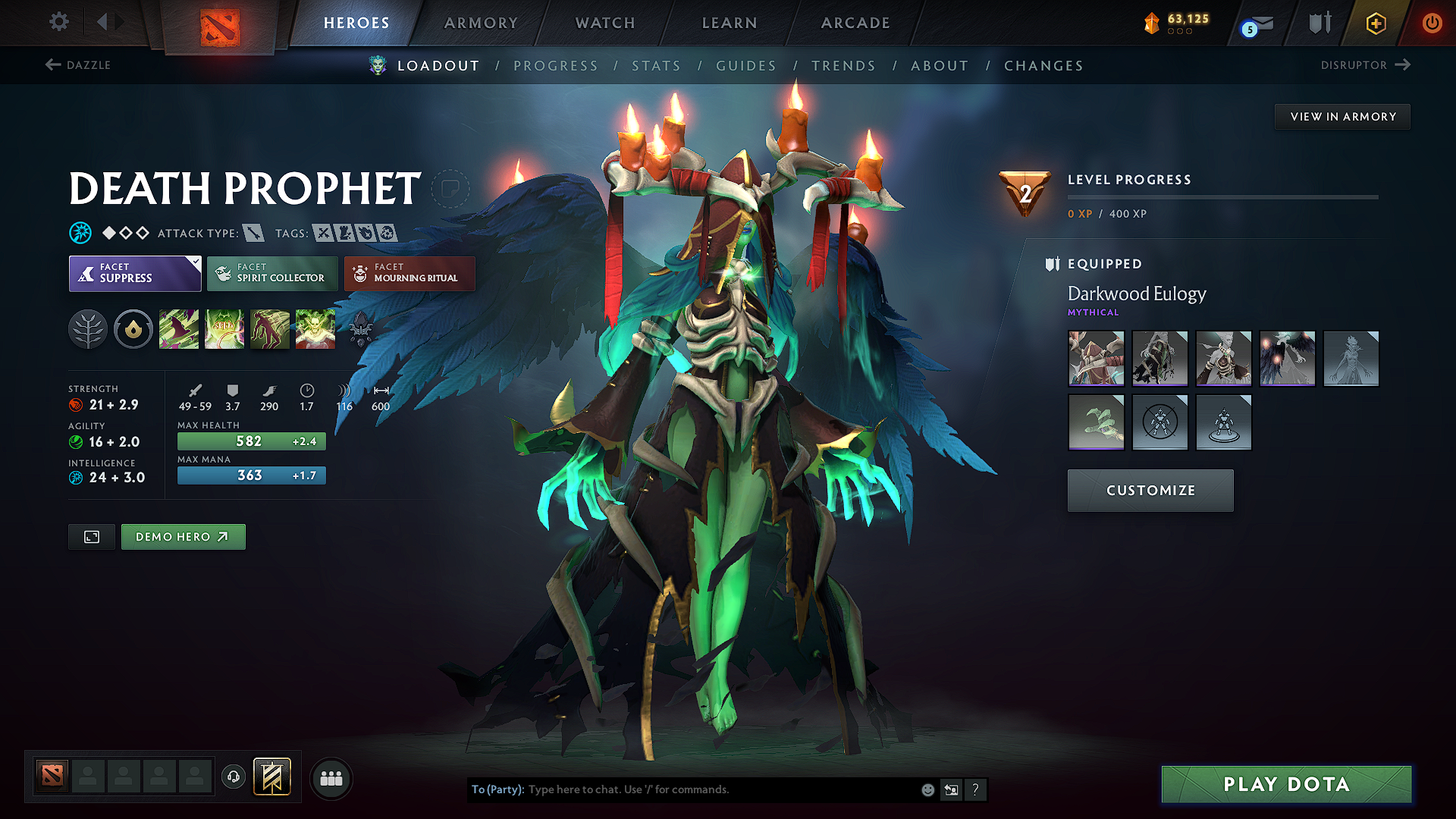Click the Max Mana bar
The width and height of the screenshot is (1456, 819).
[251, 475]
